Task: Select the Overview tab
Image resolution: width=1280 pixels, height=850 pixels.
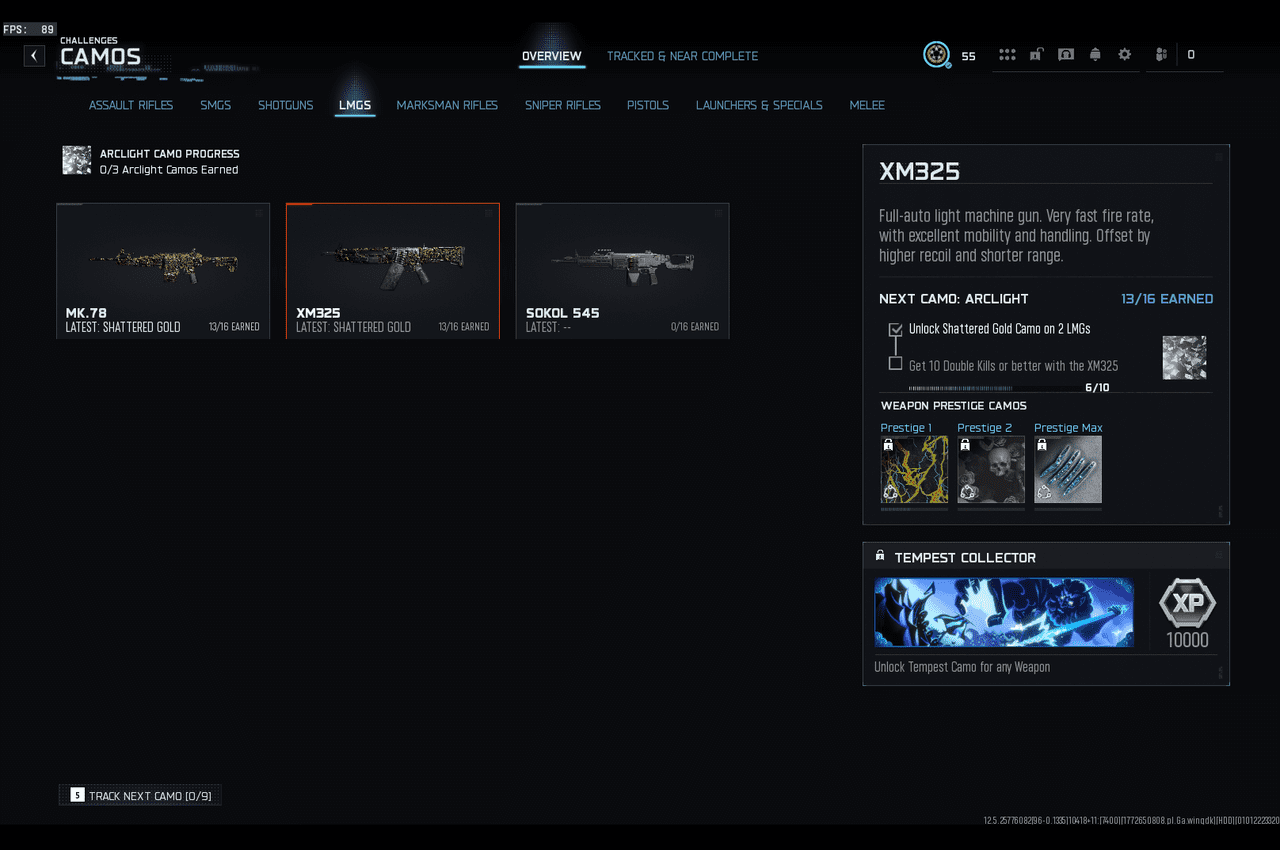Action: 552,56
